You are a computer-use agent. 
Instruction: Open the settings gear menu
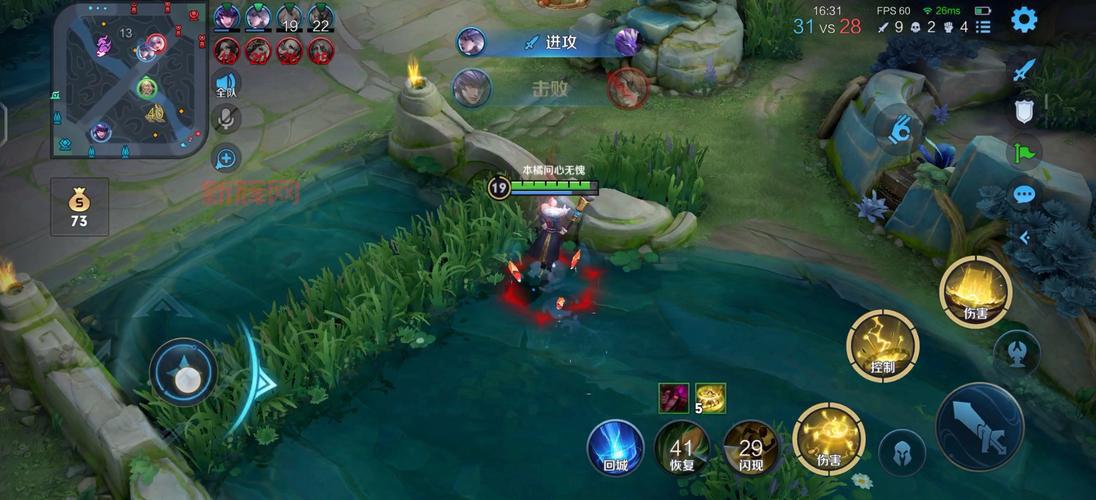[x=1023, y=19]
